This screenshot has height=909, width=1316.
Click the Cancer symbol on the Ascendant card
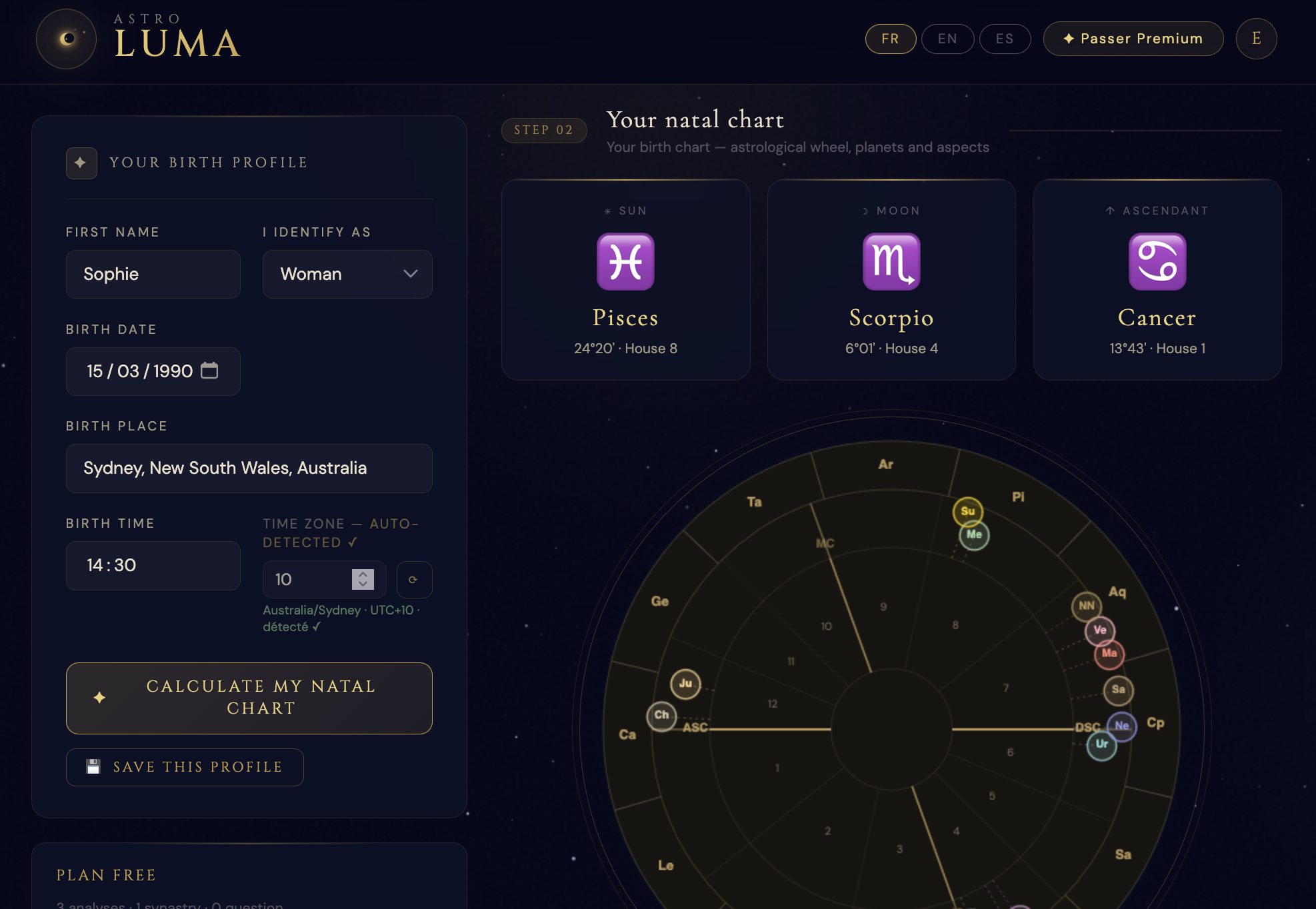pyautogui.click(x=1157, y=262)
